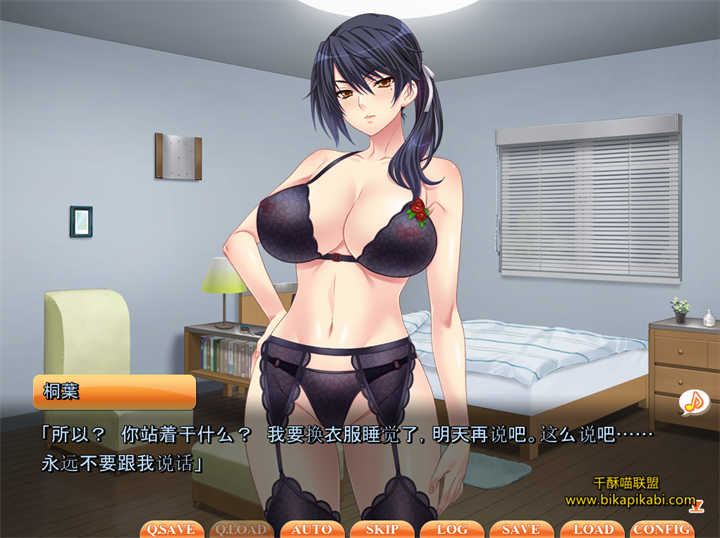Open the CONFIG settings
The image size is (720, 538).
coord(662,529)
